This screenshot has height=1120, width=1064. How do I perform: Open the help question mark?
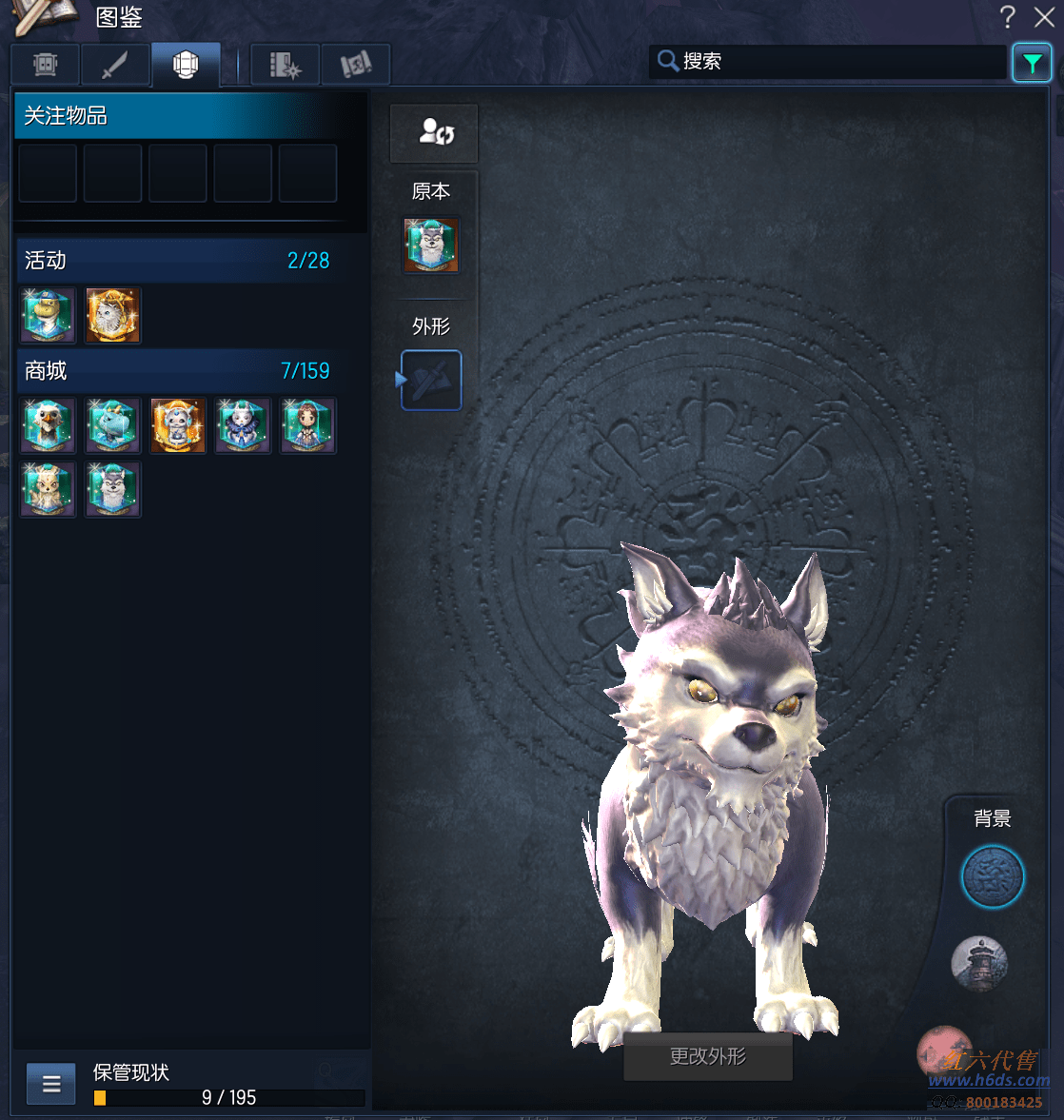click(1008, 17)
